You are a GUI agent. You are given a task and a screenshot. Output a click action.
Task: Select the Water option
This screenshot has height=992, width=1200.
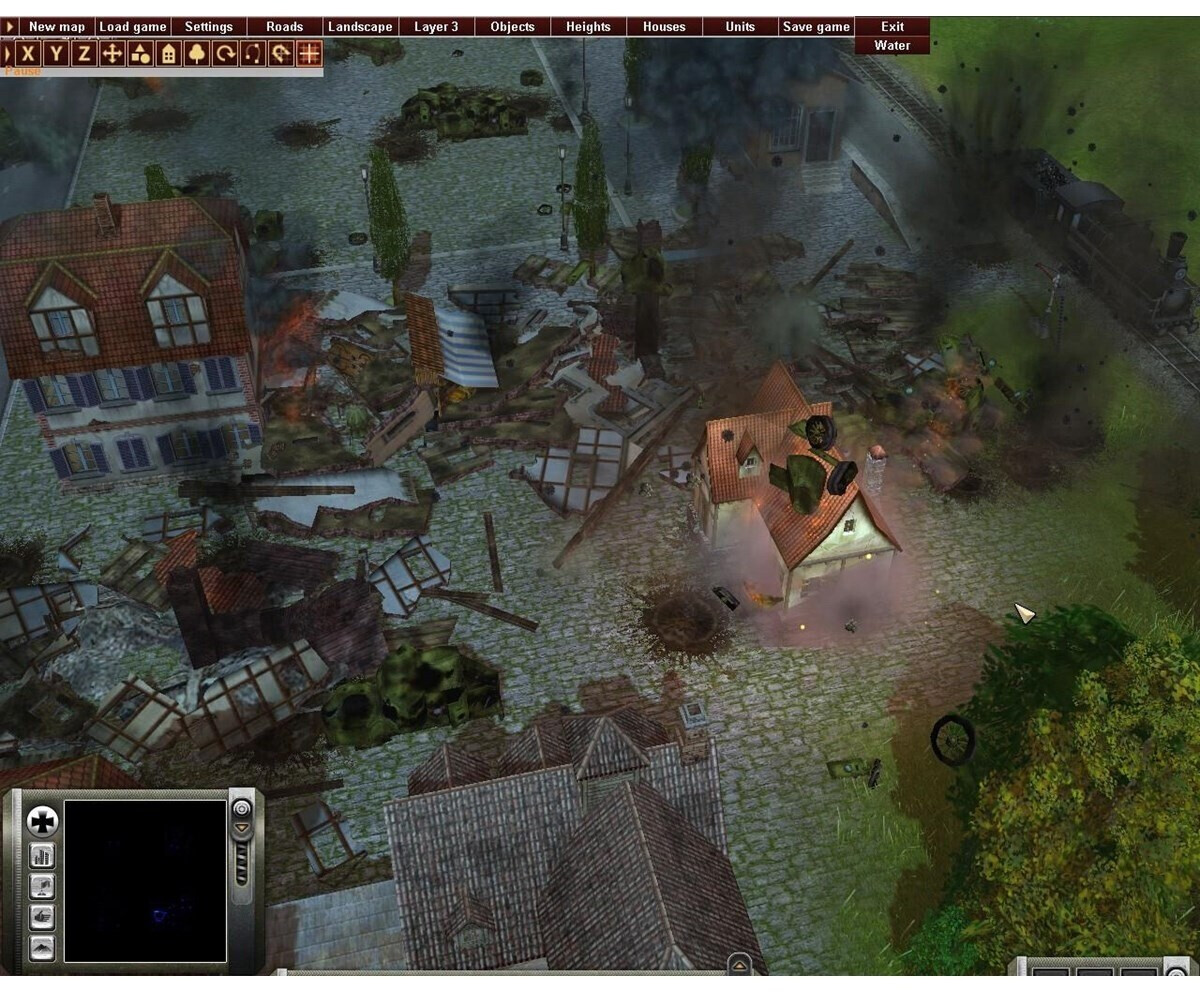click(892, 45)
